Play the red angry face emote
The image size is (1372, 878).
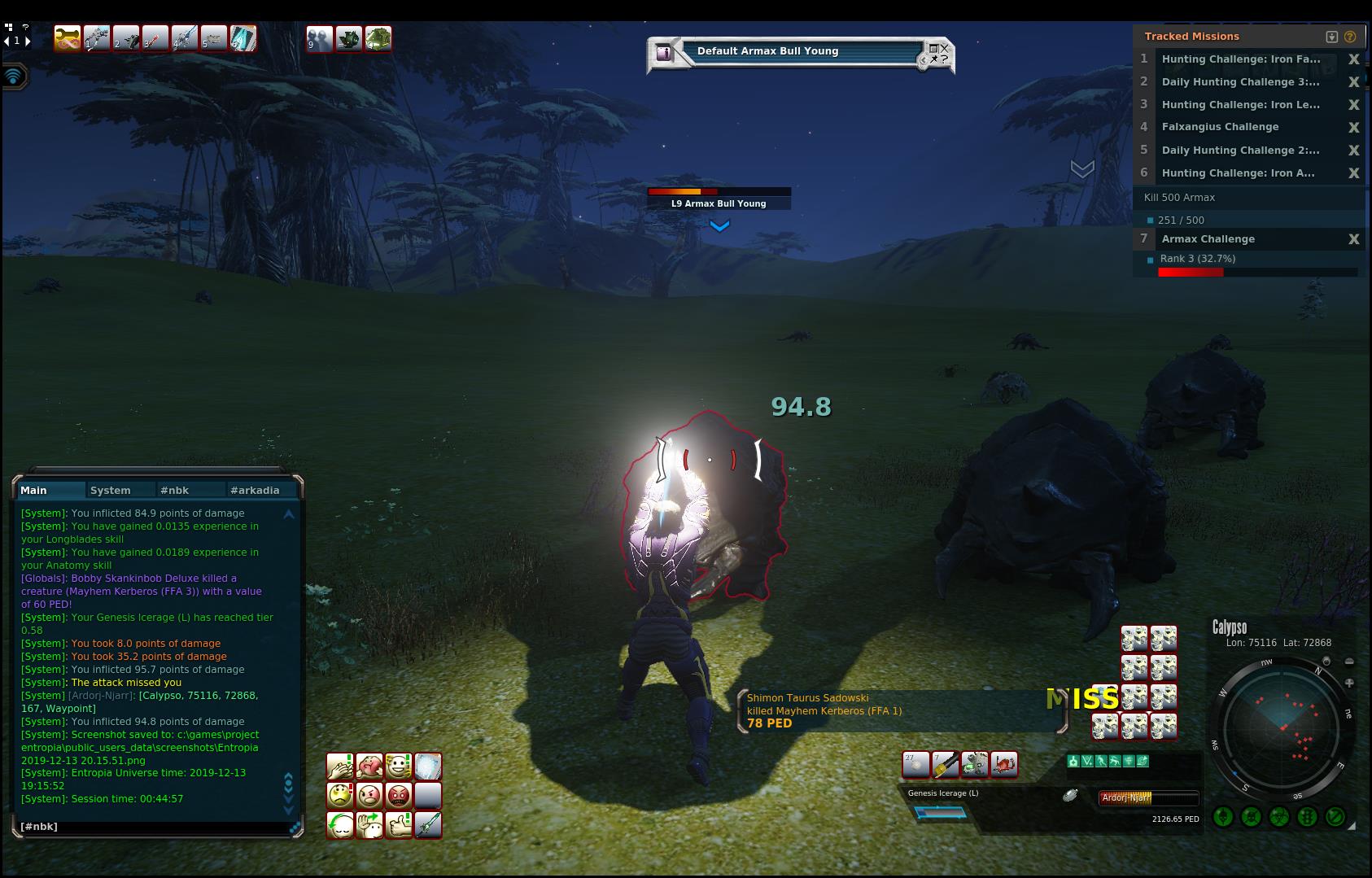[398, 795]
